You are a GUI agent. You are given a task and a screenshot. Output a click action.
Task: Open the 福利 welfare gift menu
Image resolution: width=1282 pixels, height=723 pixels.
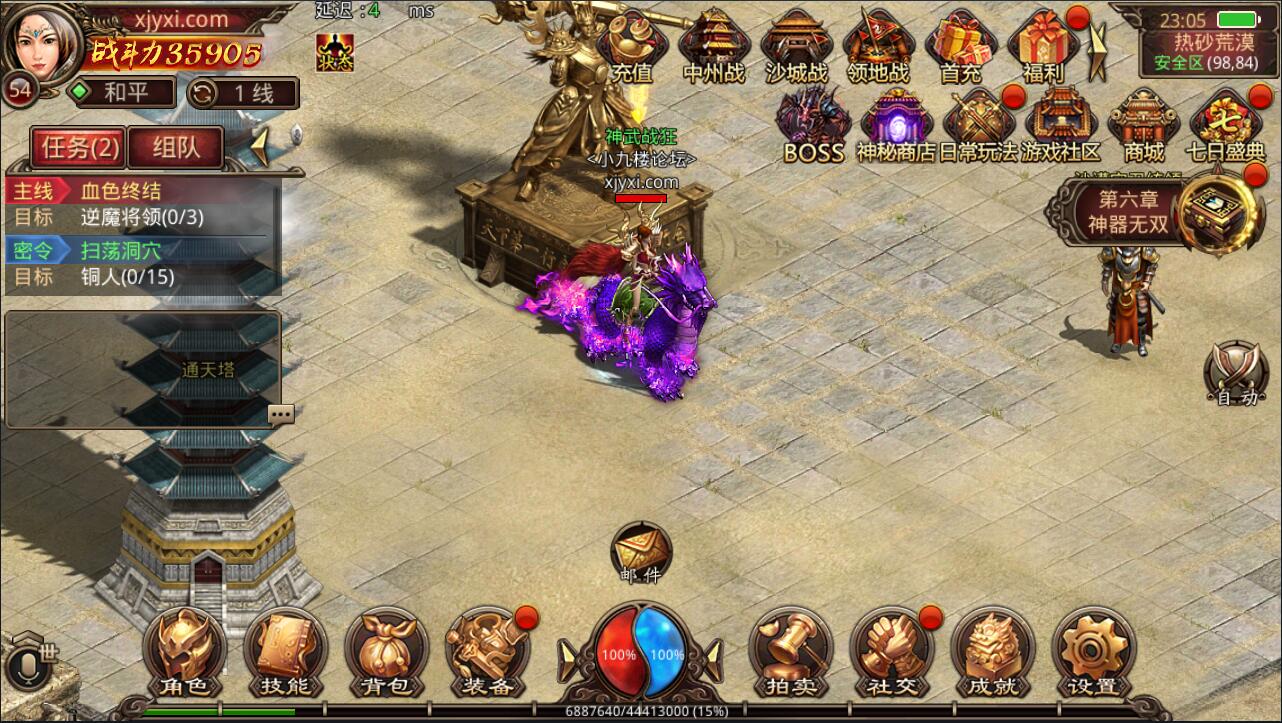(x=1042, y=46)
